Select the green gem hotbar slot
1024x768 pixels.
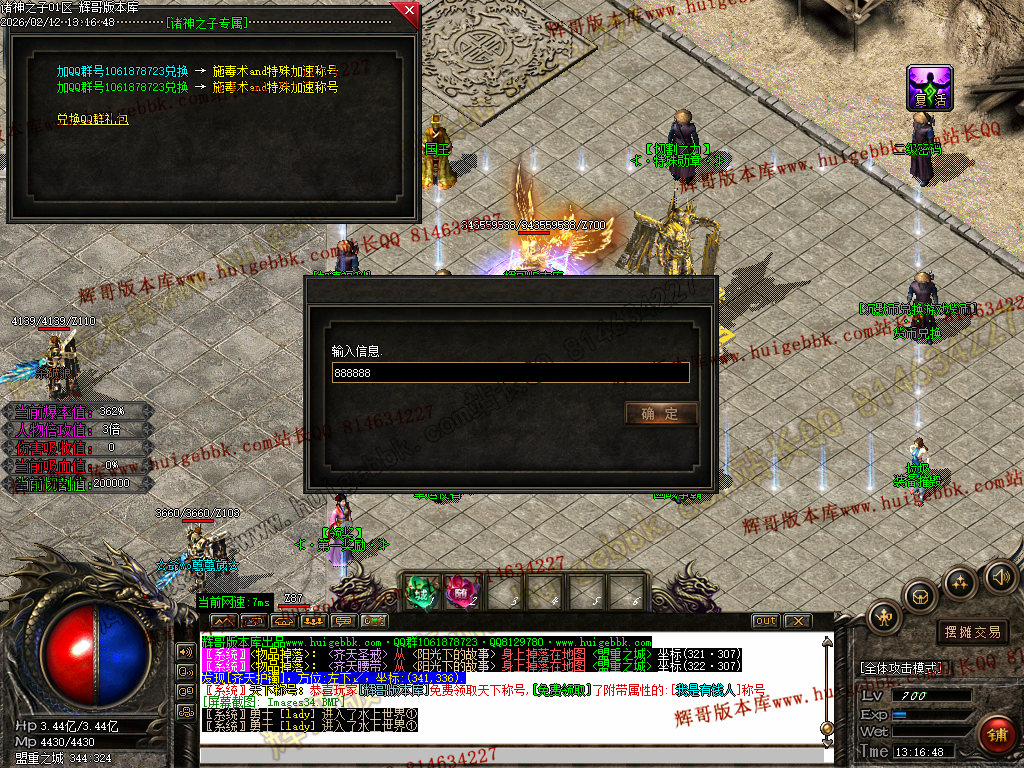click(x=421, y=591)
